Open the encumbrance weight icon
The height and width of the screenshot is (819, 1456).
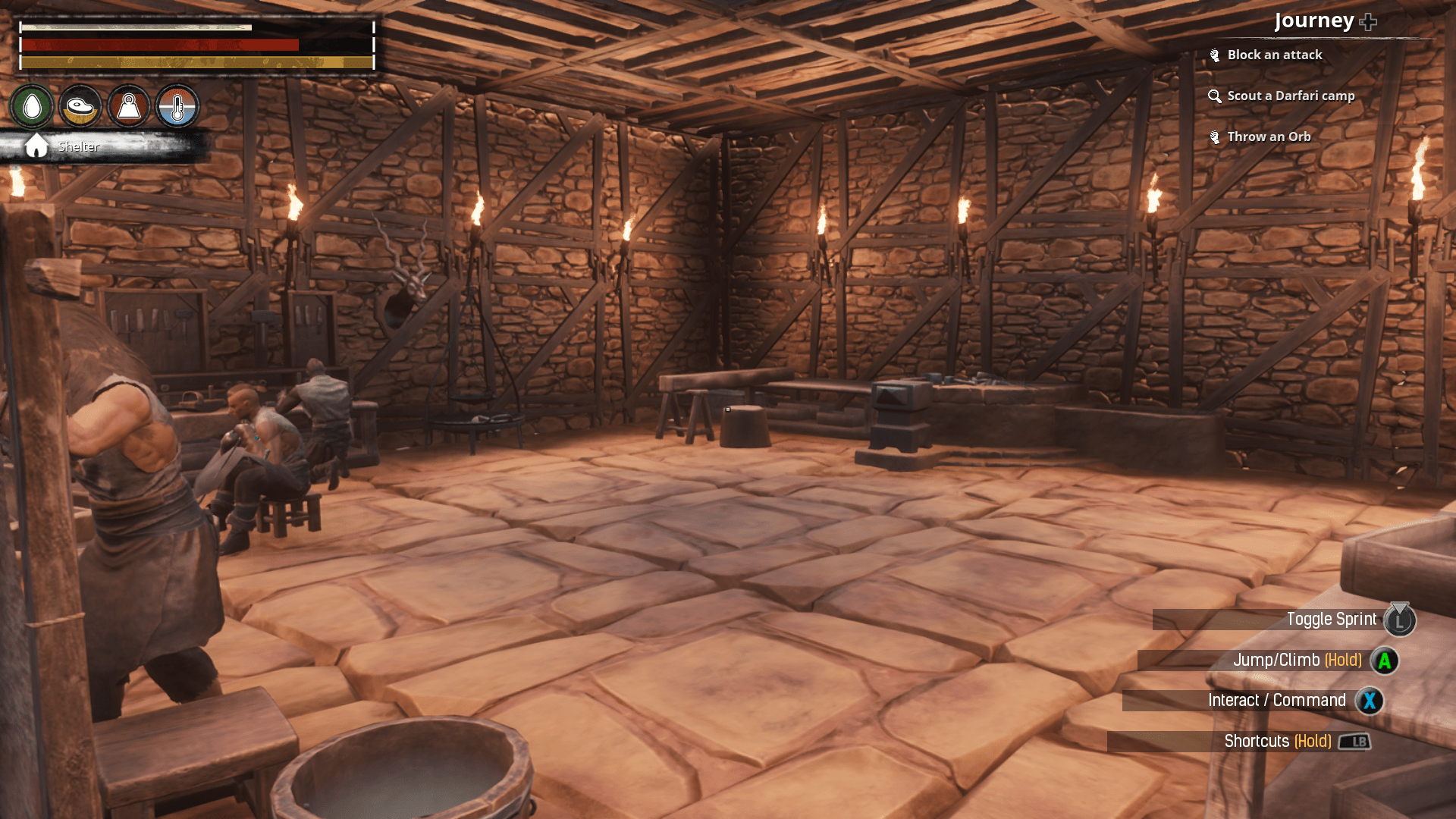tap(128, 106)
